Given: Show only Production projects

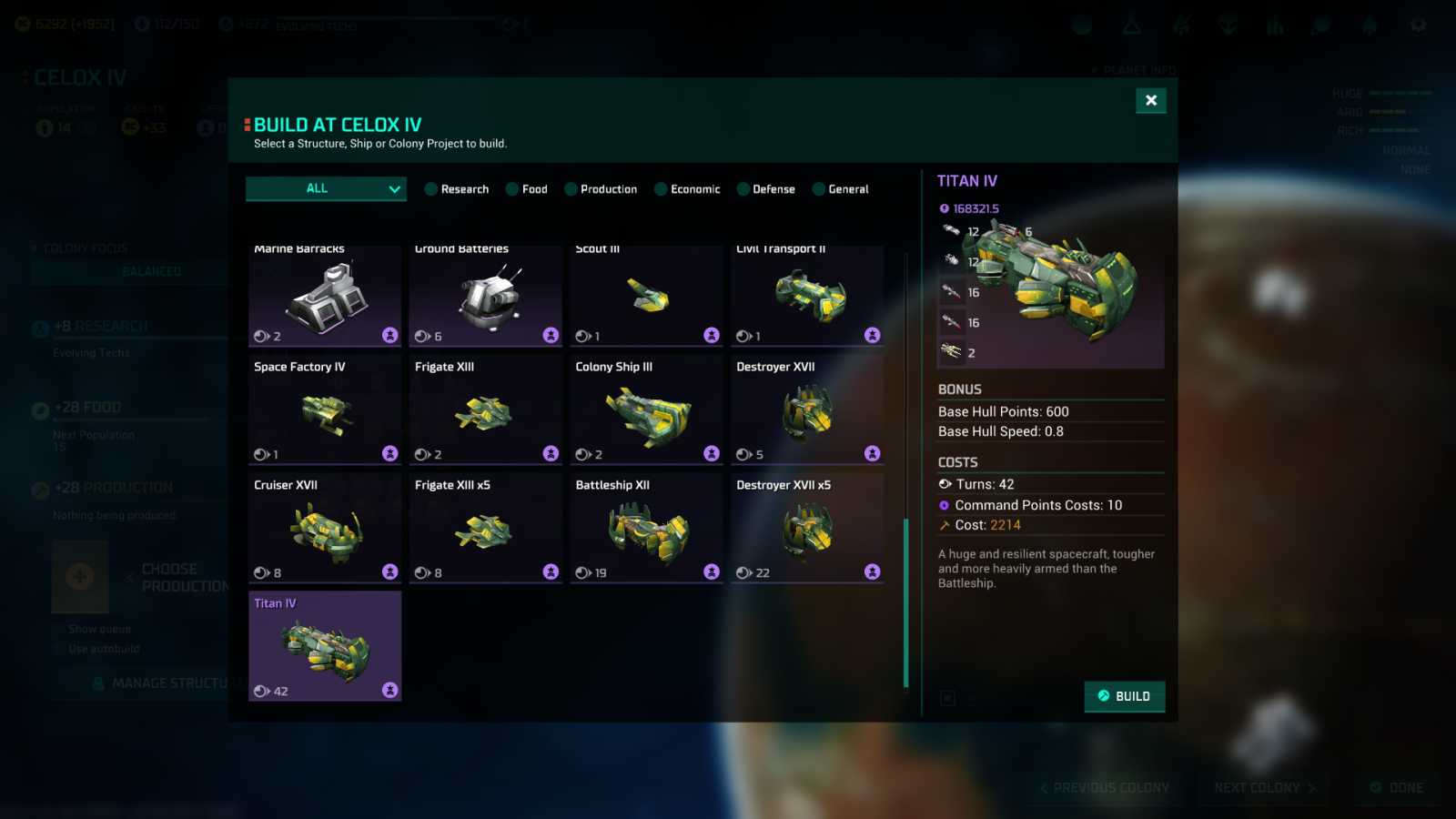Looking at the screenshot, I should coord(600,189).
